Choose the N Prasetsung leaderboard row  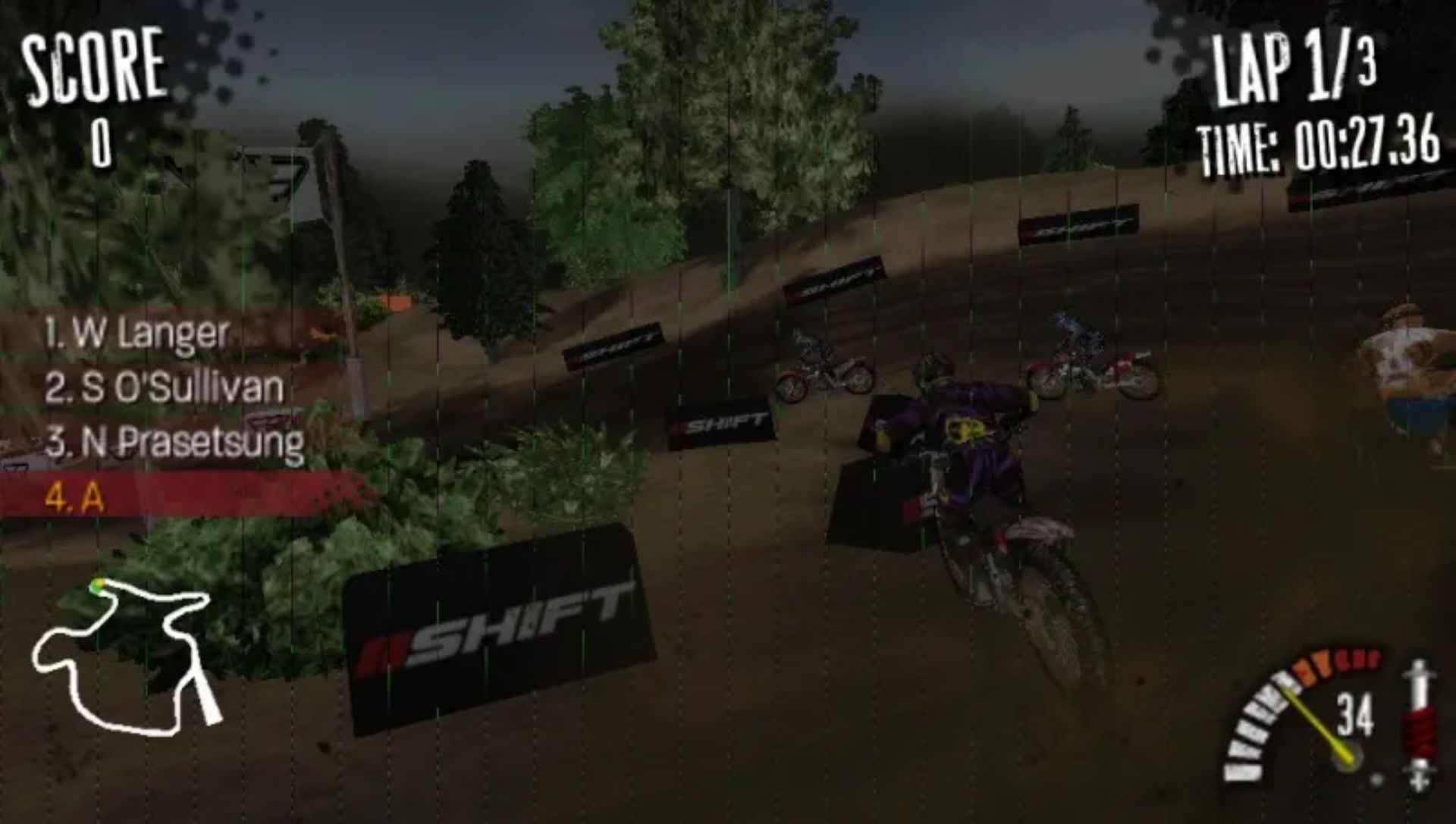click(174, 442)
